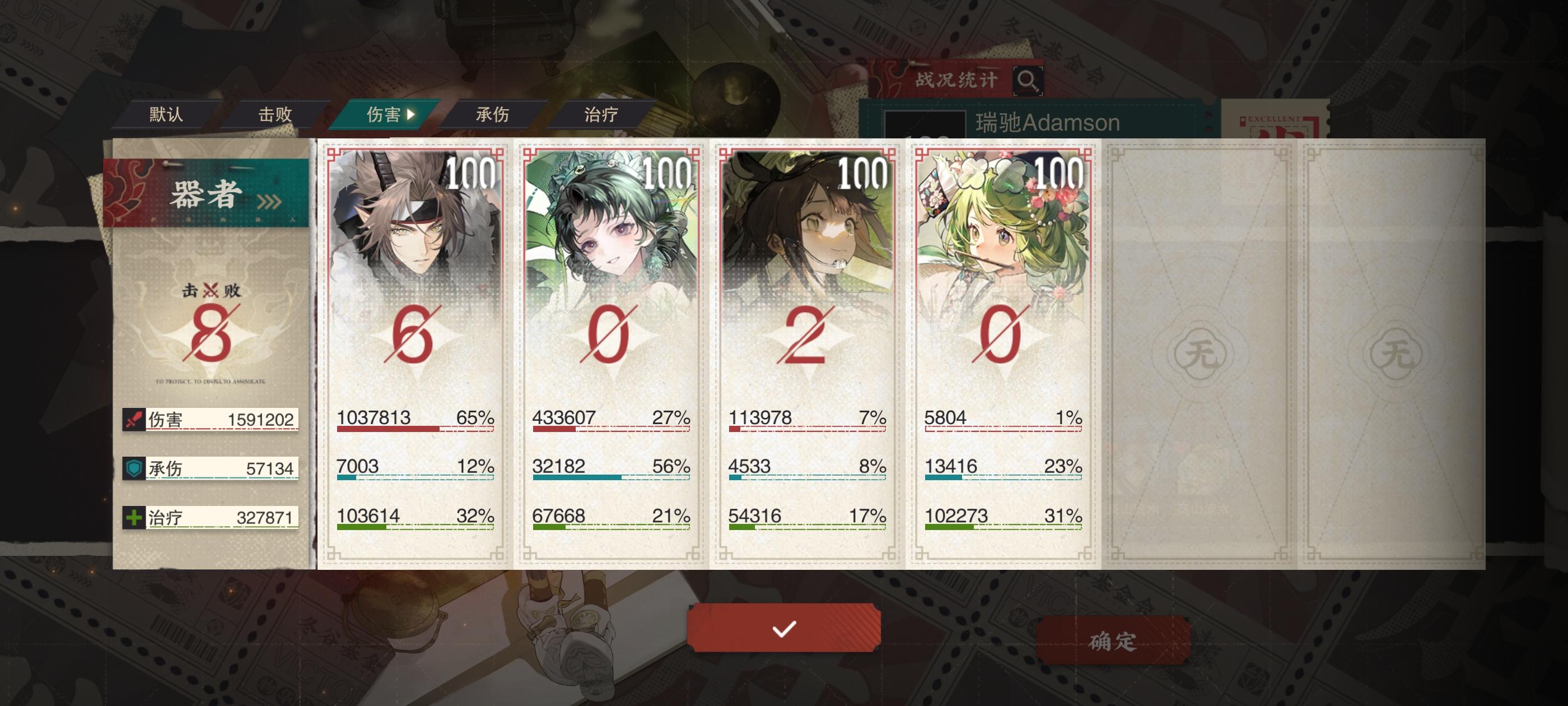The width and height of the screenshot is (1568, 706).
Task: Click the magnifier icon next to 战况统计
Action: [1029, 82]
